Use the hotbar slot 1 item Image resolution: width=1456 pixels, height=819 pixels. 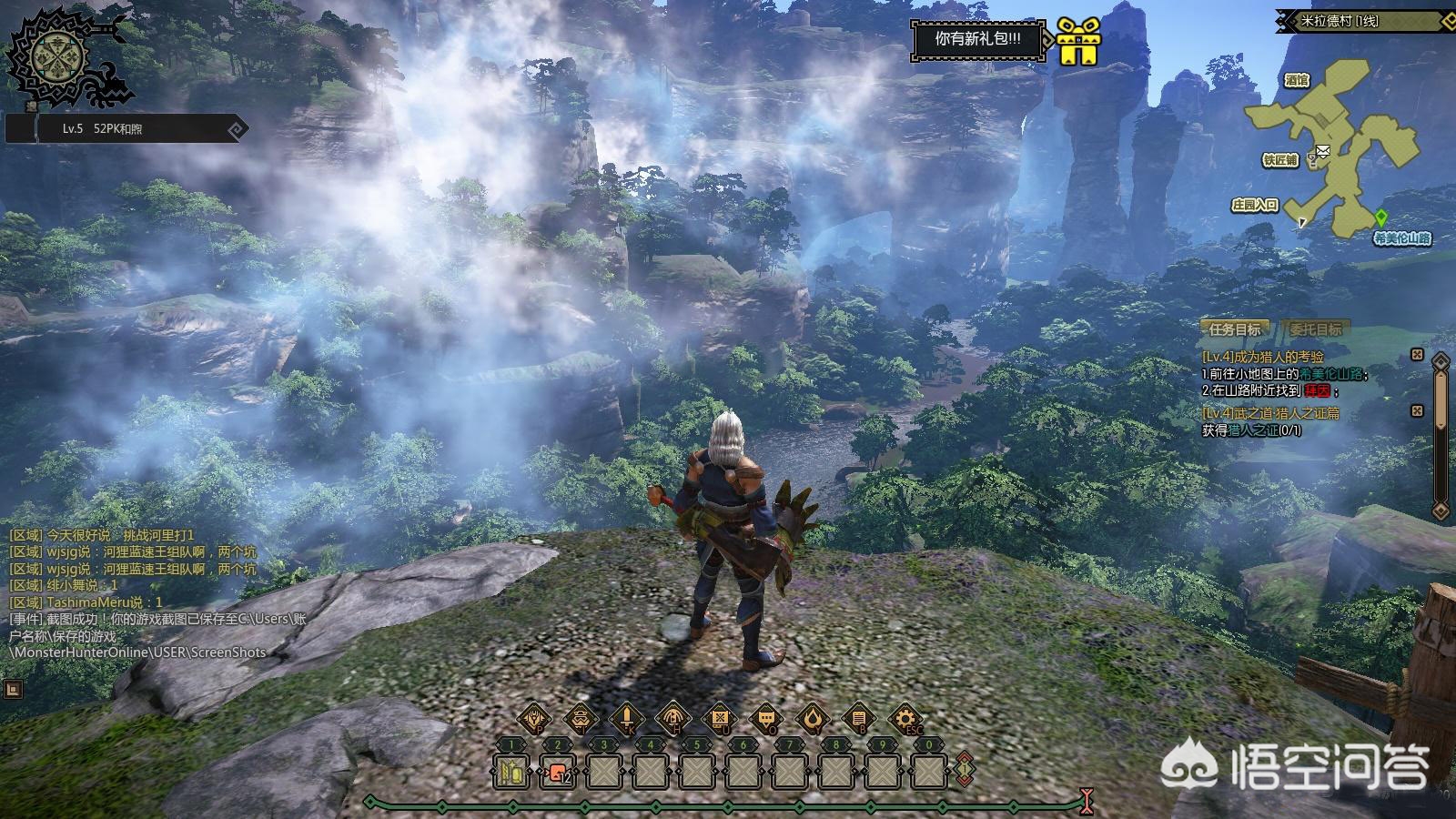point(512,772)
